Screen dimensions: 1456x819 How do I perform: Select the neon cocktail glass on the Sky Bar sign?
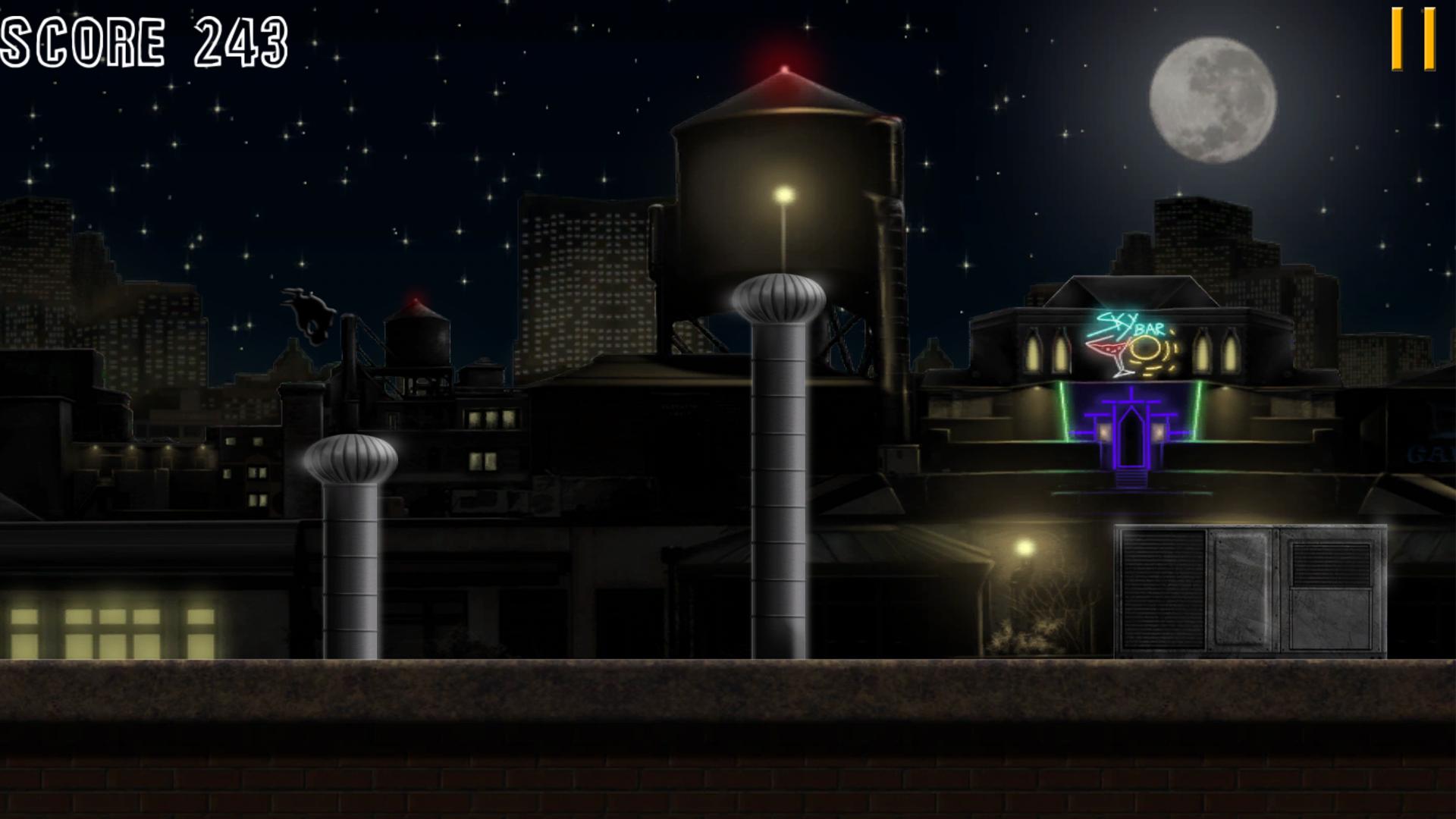[x=1109, y=353]
